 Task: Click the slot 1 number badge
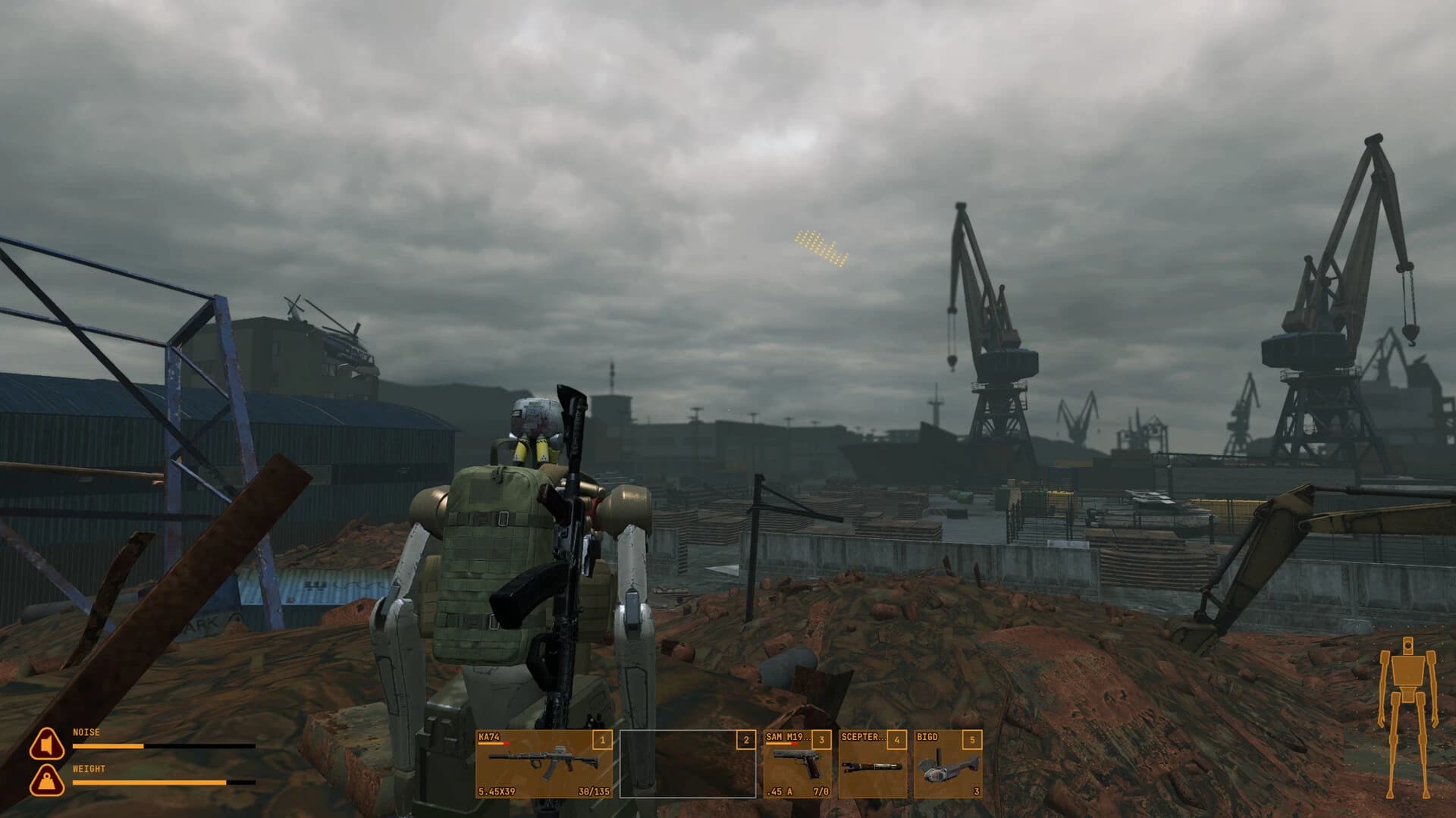[x=601, y=739]
